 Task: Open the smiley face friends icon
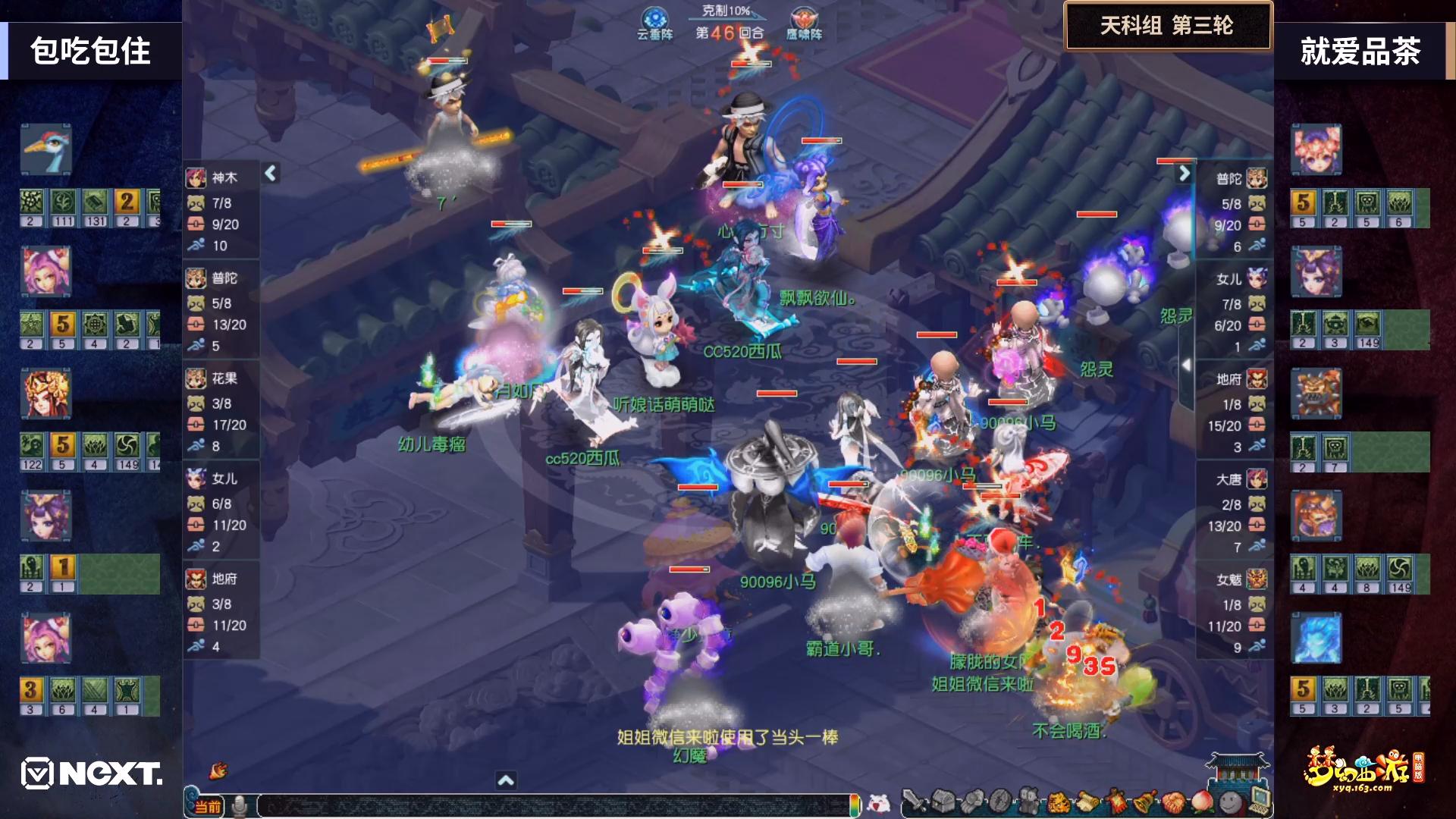click(x=1230, y=801)
